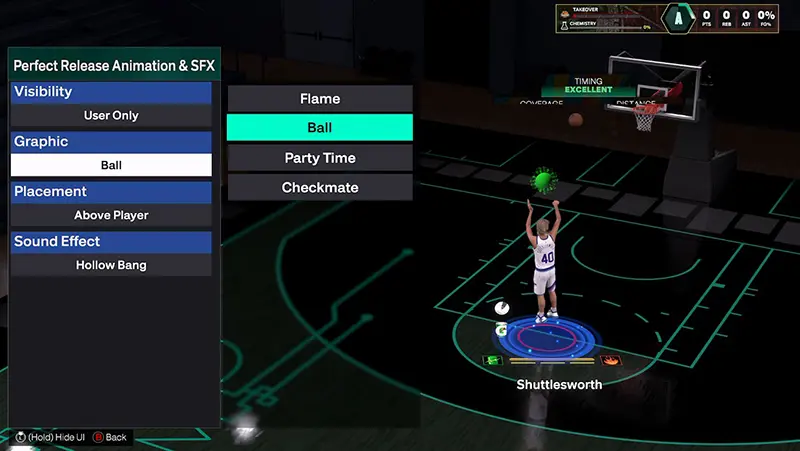800x451 pixels.
Task: Choose the Checkmate graphic option
Action: pos(320,187)
